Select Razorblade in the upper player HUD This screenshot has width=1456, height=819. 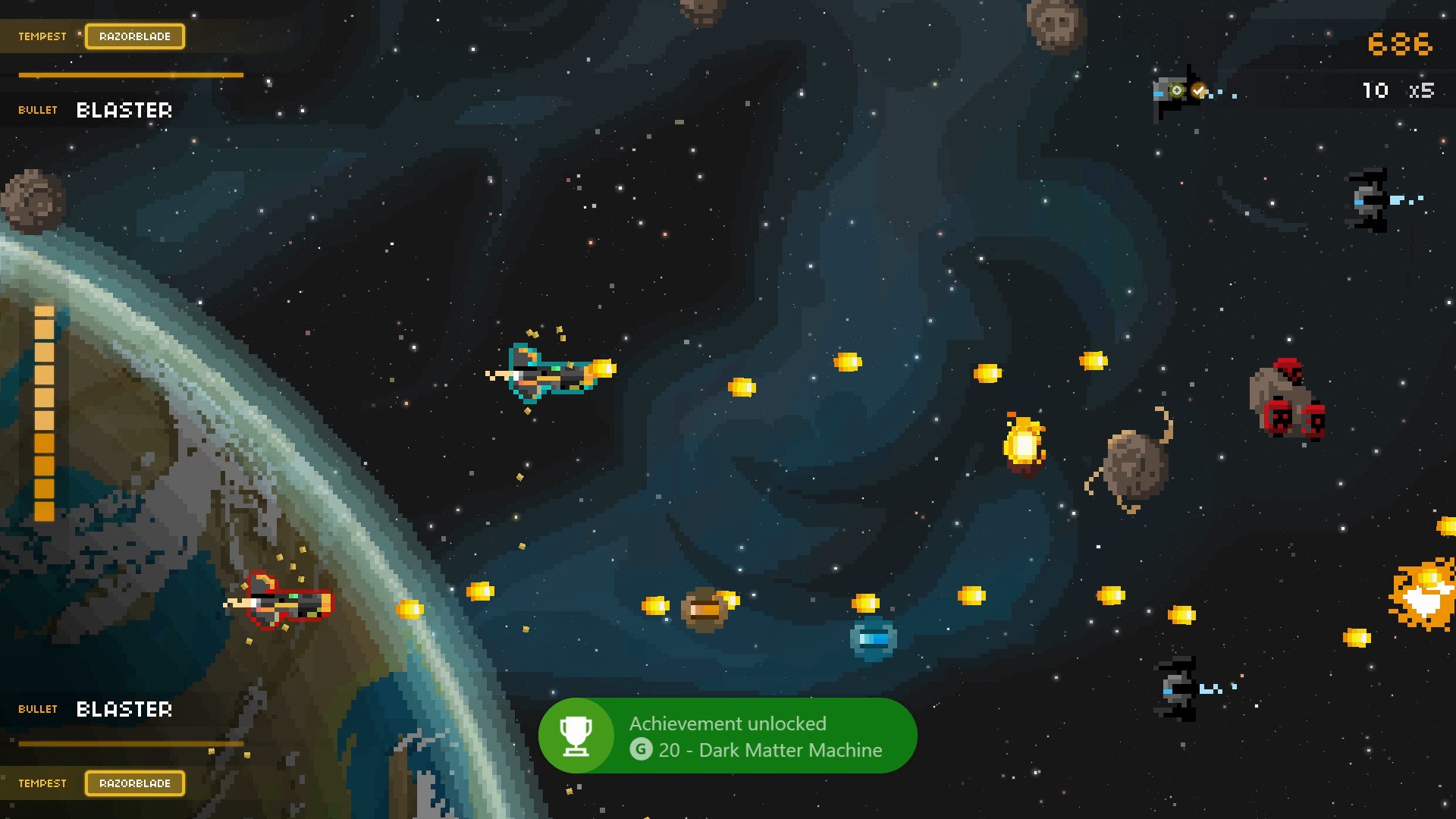pos(135,36)
